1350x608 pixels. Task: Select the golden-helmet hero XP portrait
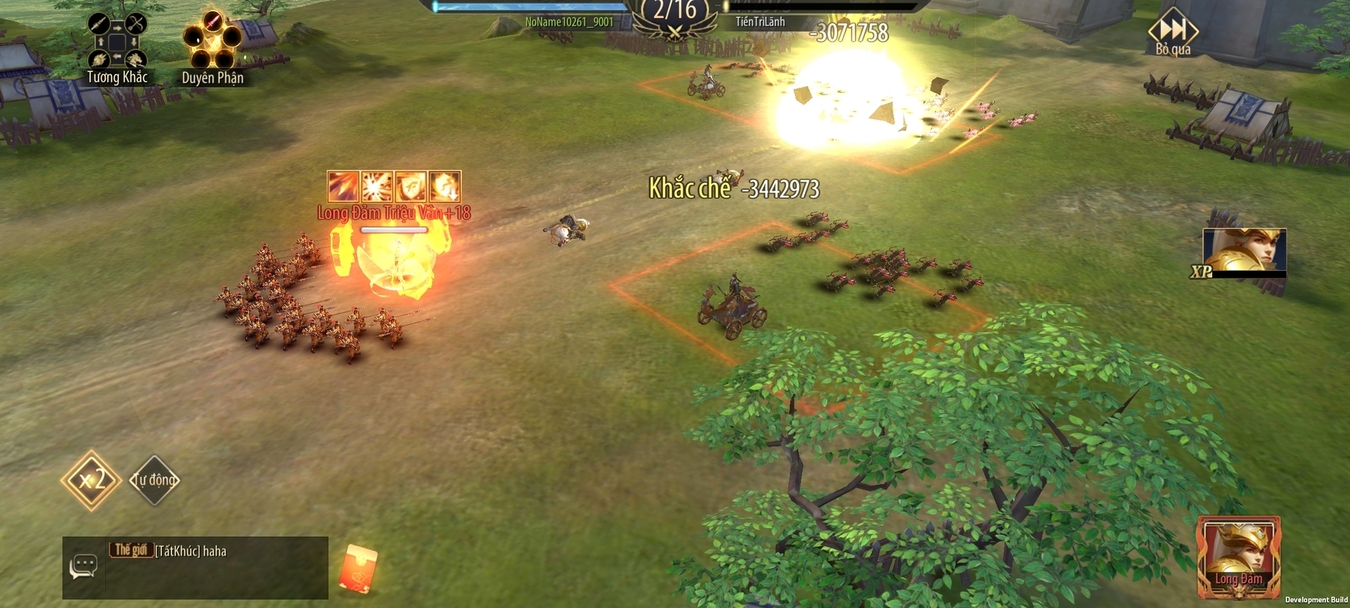(1243, 251)
